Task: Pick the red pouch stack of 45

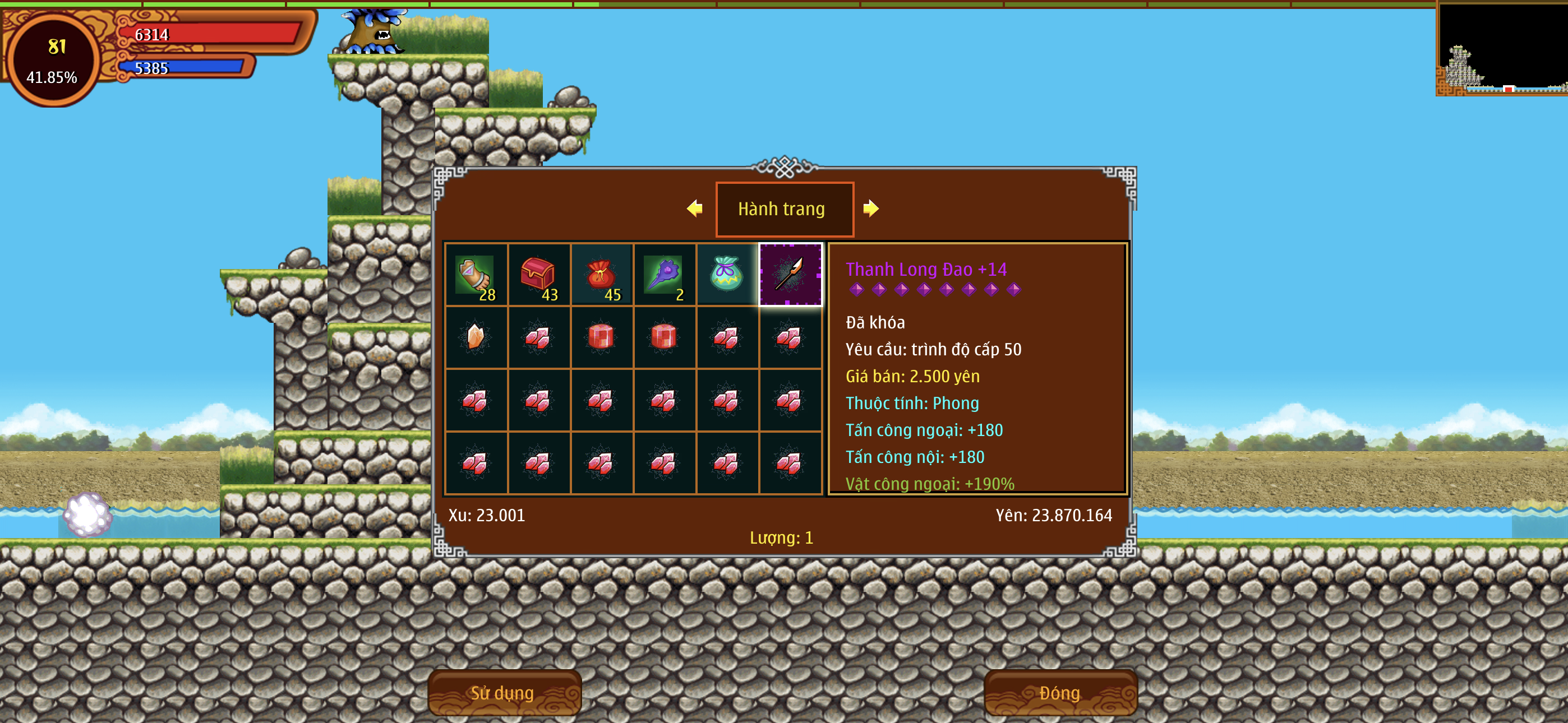Action: click(601, 275)
